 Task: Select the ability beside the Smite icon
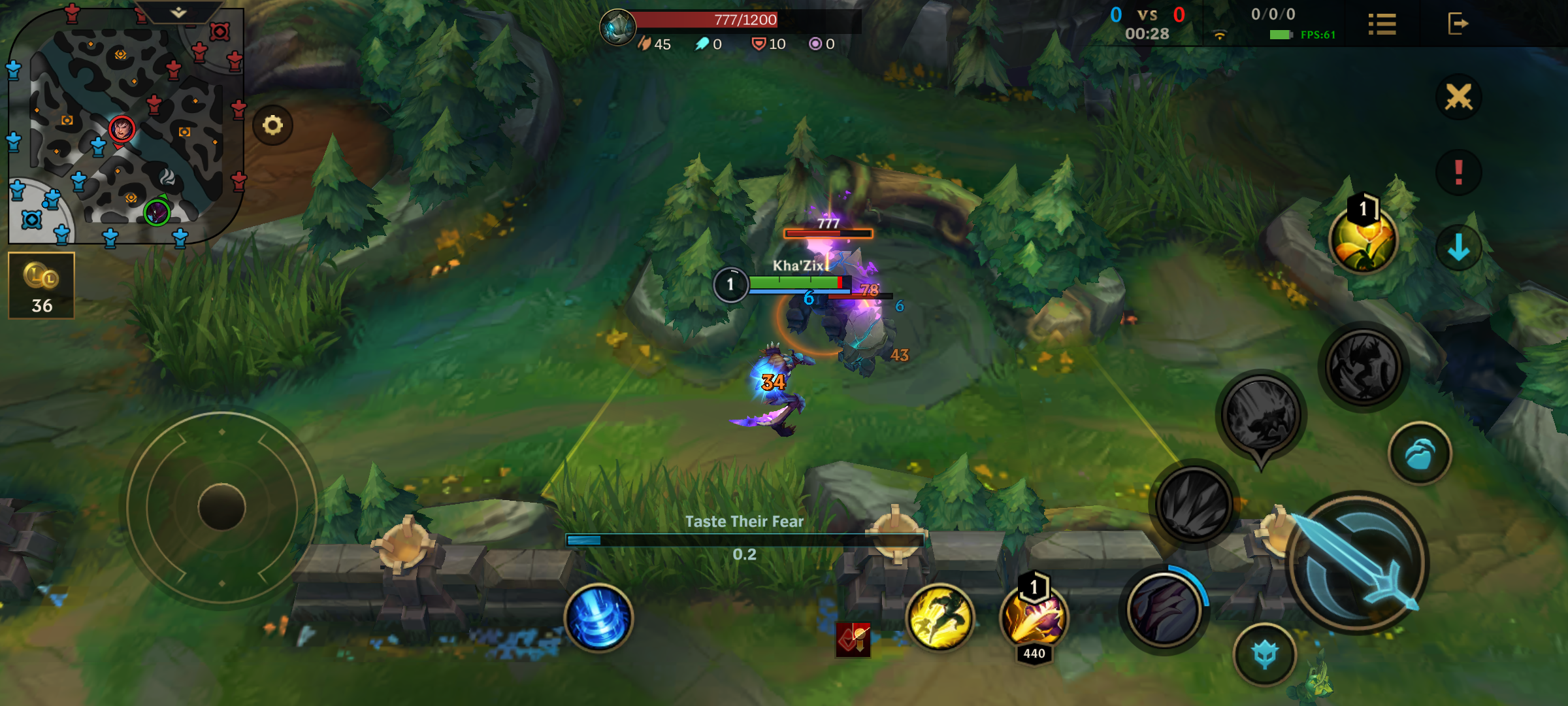coord(1164,611)
